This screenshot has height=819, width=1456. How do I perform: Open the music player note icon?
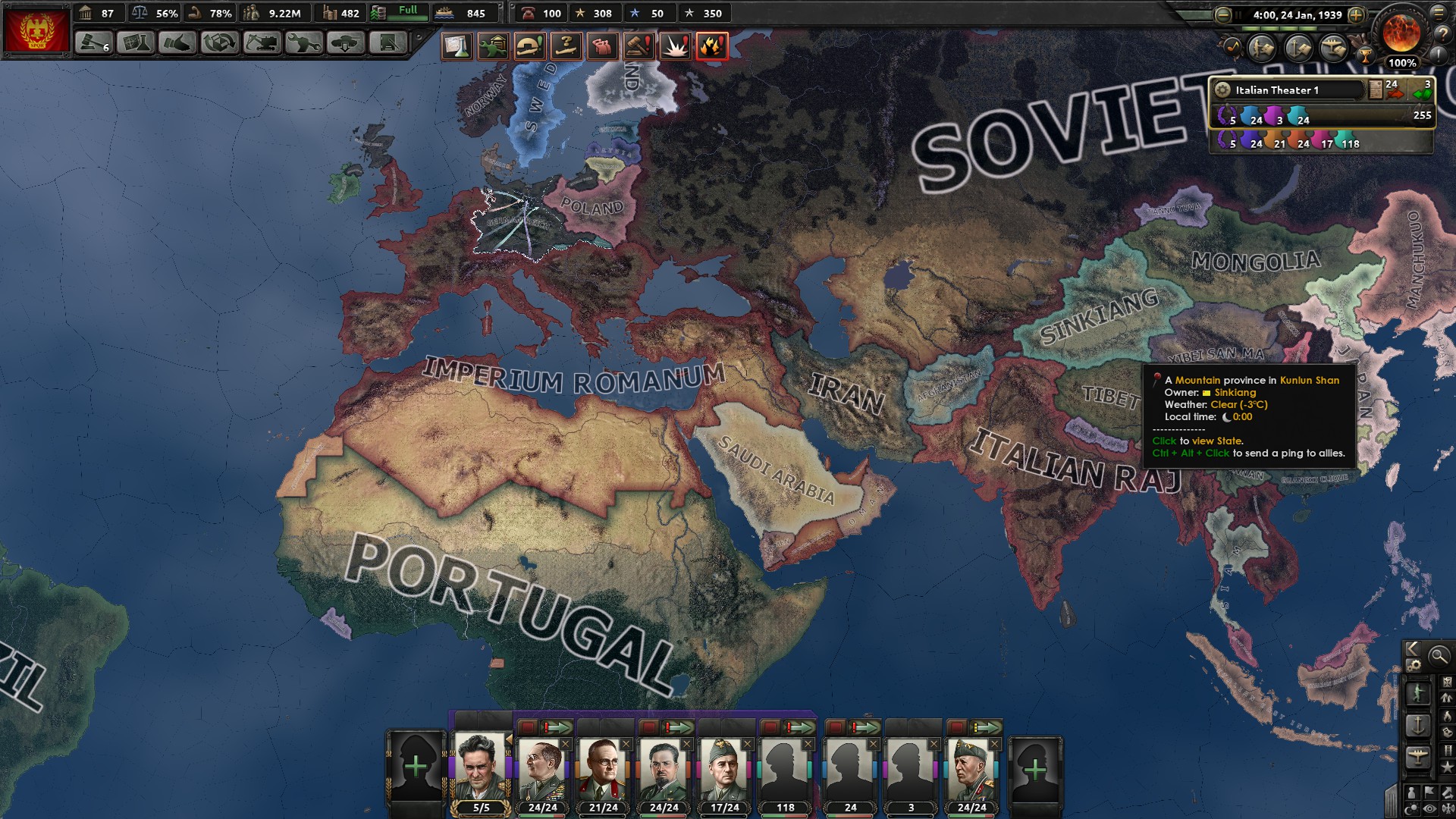tap(1232, 48)
